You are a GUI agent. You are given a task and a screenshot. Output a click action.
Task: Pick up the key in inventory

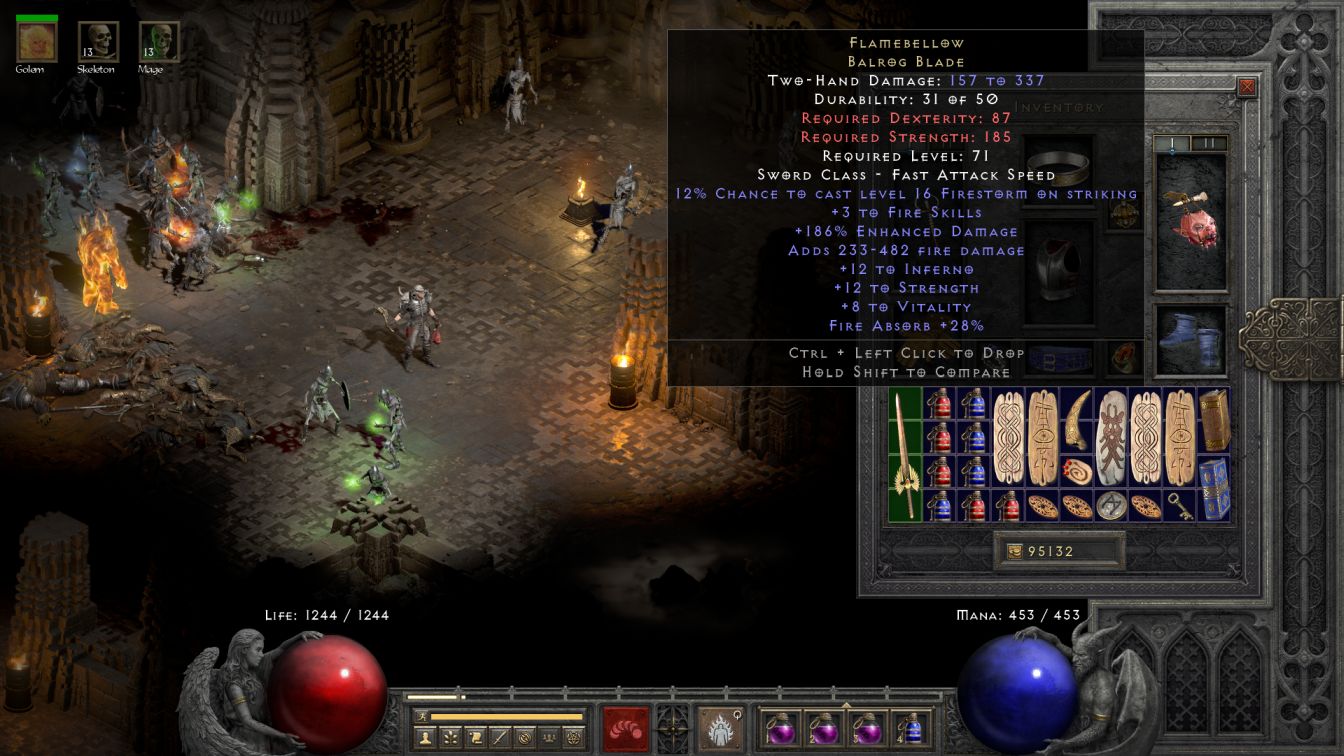click(1180, 505)
